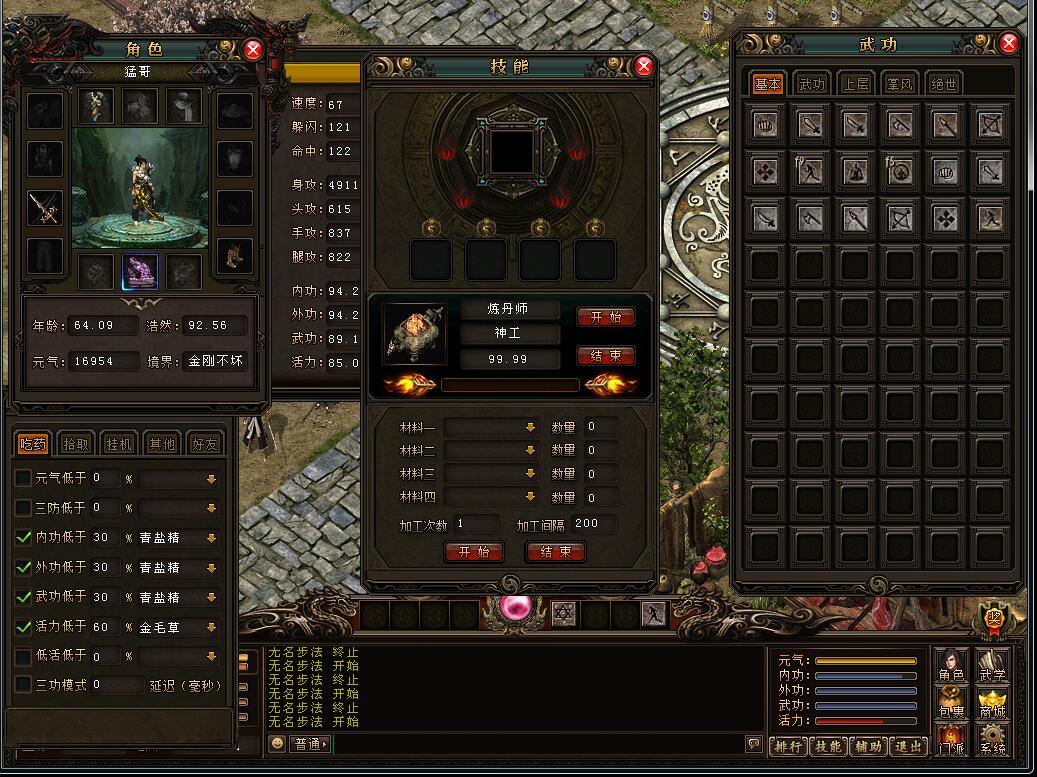
Task: Enable the 三功模式 checkbox
Action: pyautogui.click(x=24, y=685)
